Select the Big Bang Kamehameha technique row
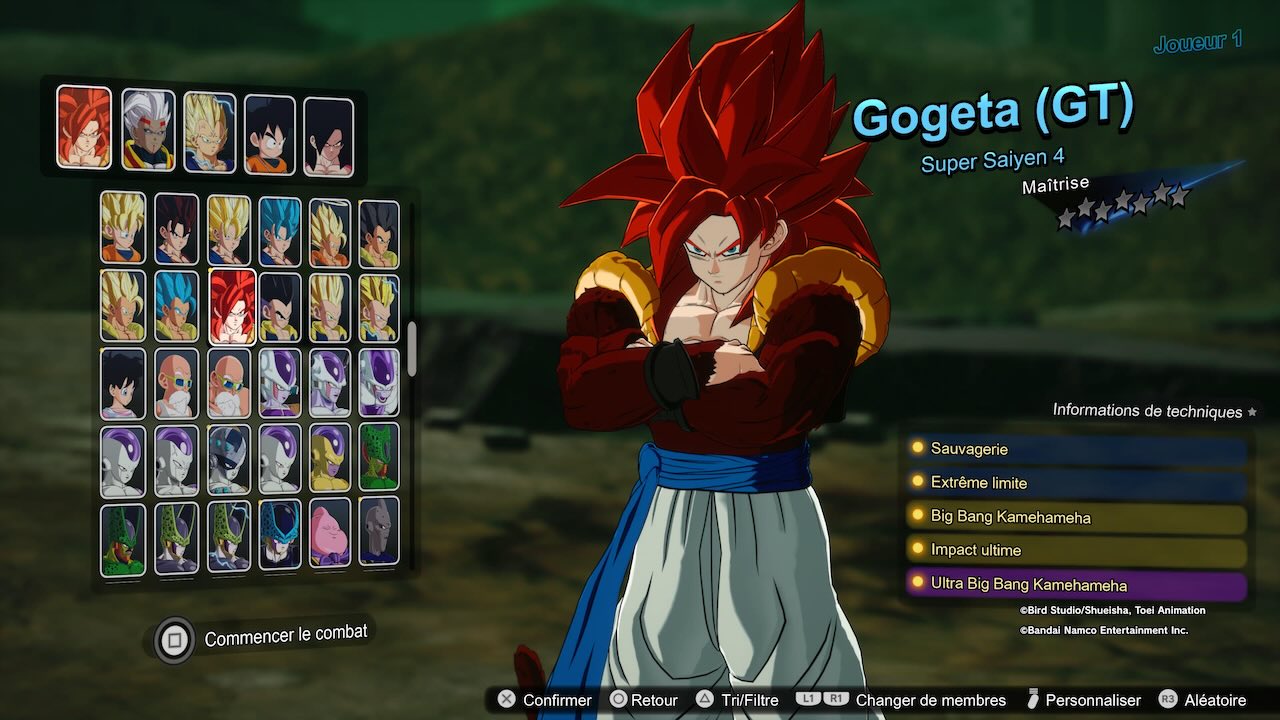Screen dimensions: 1280x720 (x=1076, y=517)
